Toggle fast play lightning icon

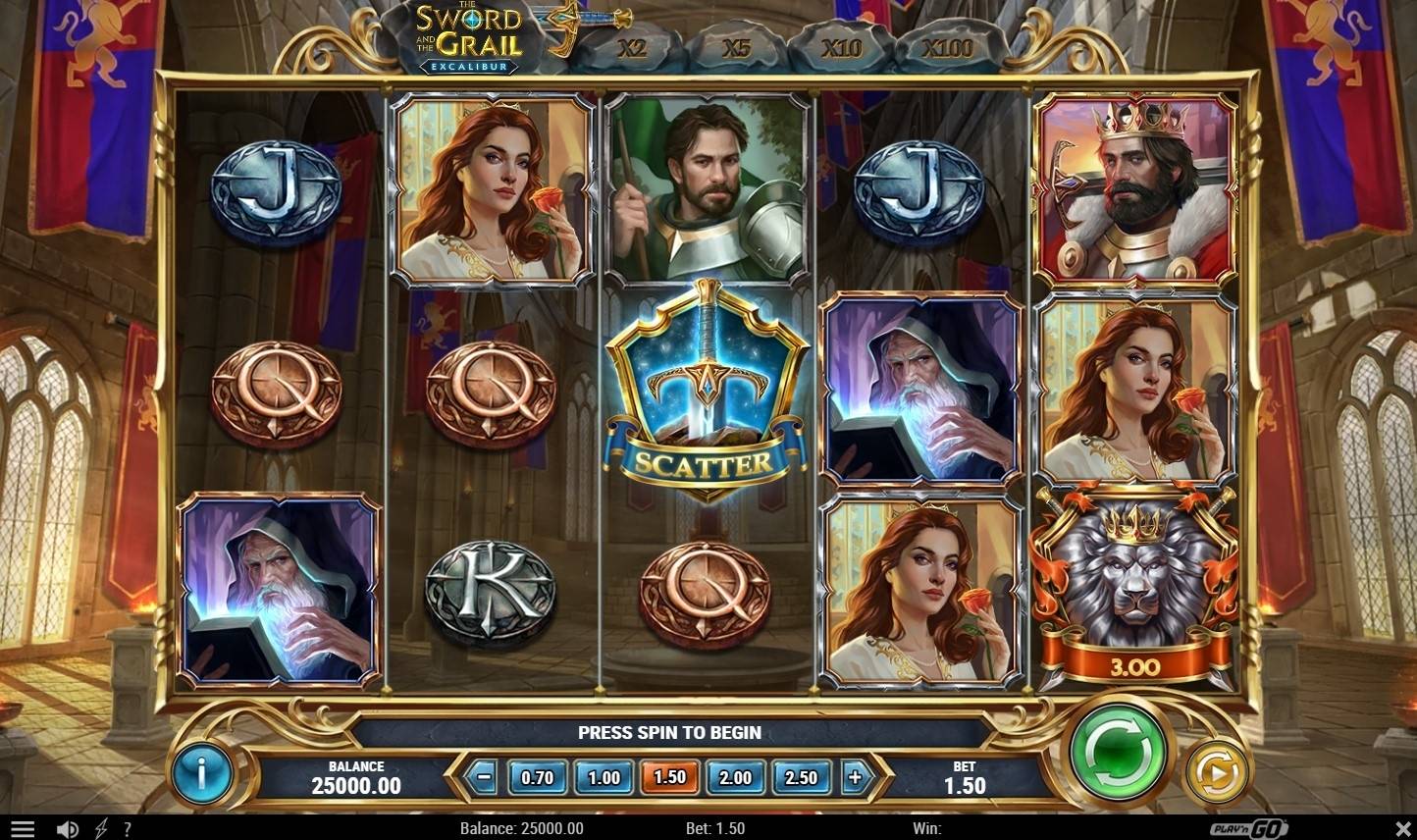(100, 829)
